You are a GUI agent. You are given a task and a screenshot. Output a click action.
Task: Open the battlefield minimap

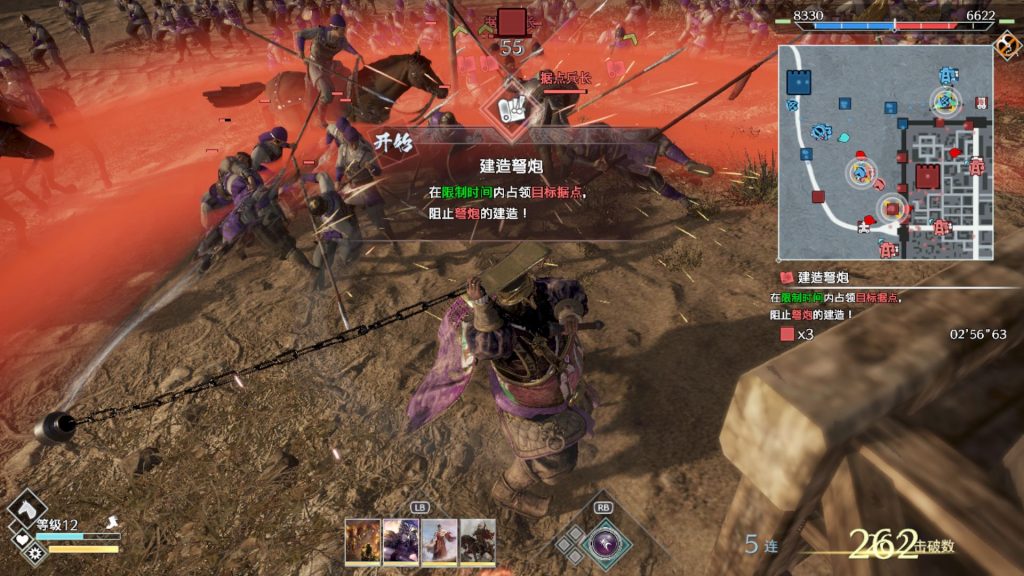click(886, 151)
